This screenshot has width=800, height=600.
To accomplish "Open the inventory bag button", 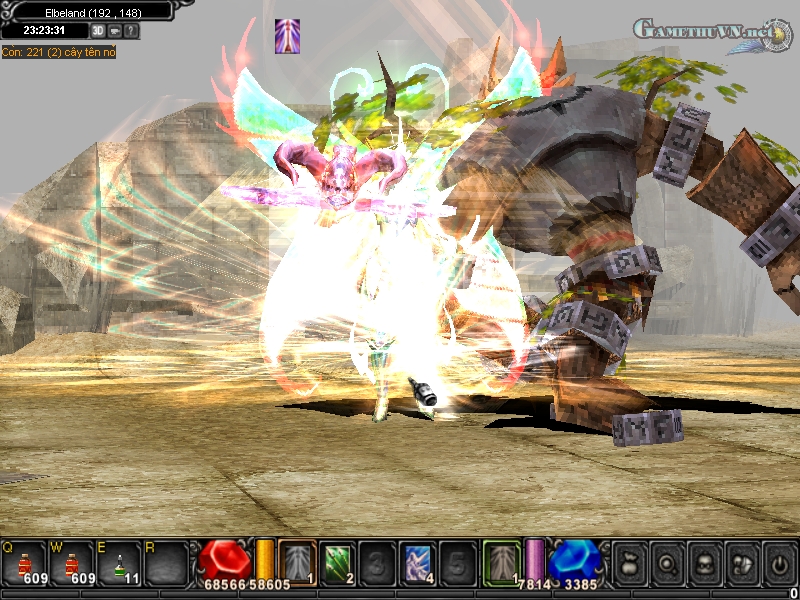I will click(628, 563).
